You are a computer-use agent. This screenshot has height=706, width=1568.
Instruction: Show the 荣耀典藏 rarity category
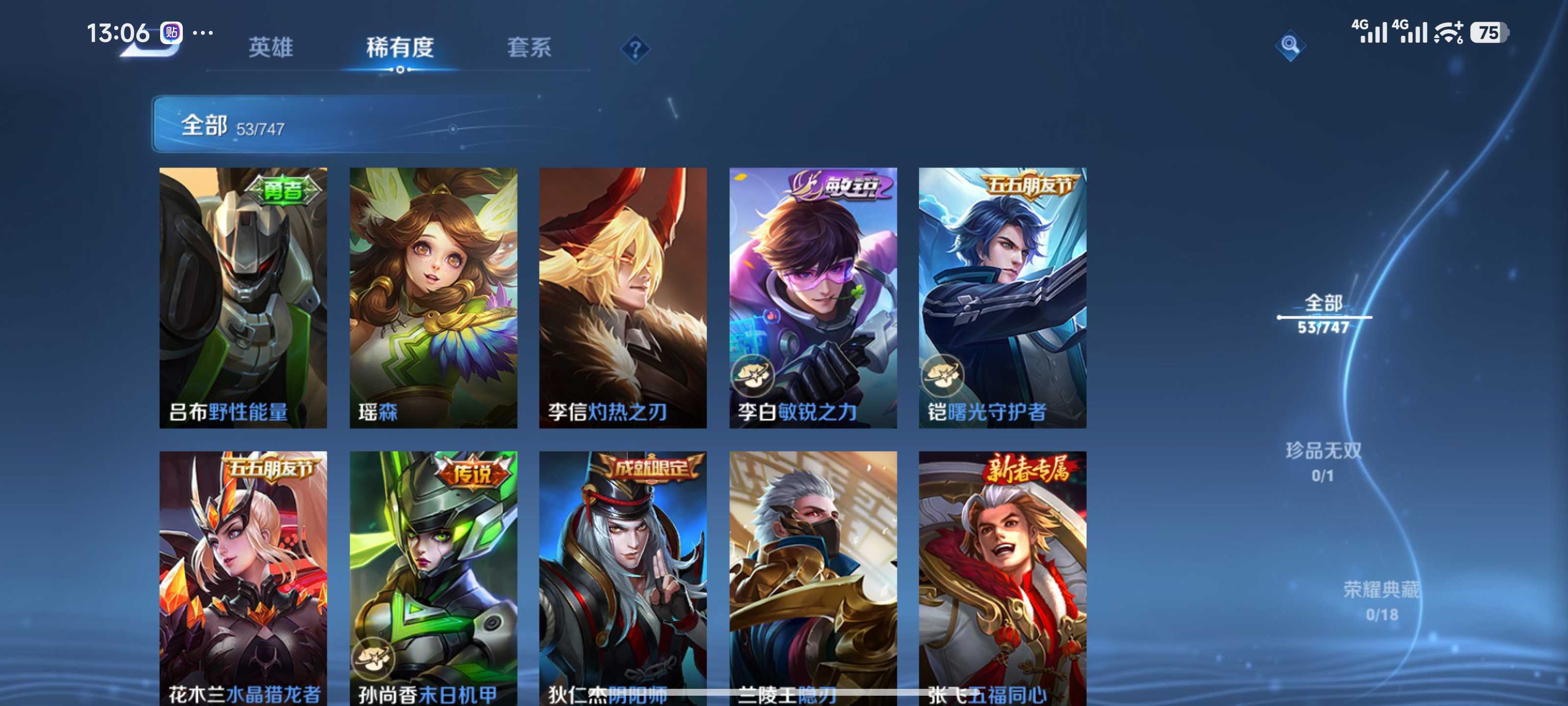coord(1381,600)
